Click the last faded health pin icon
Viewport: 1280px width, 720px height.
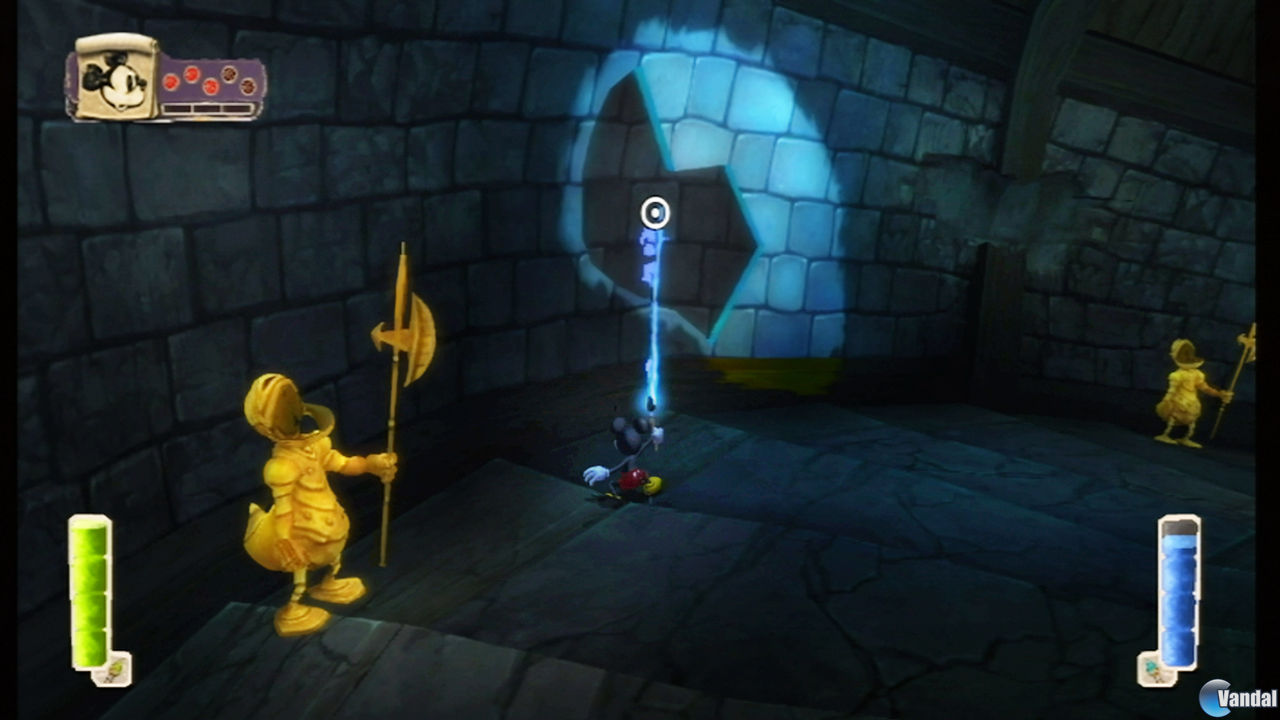[x=247, y=85]
